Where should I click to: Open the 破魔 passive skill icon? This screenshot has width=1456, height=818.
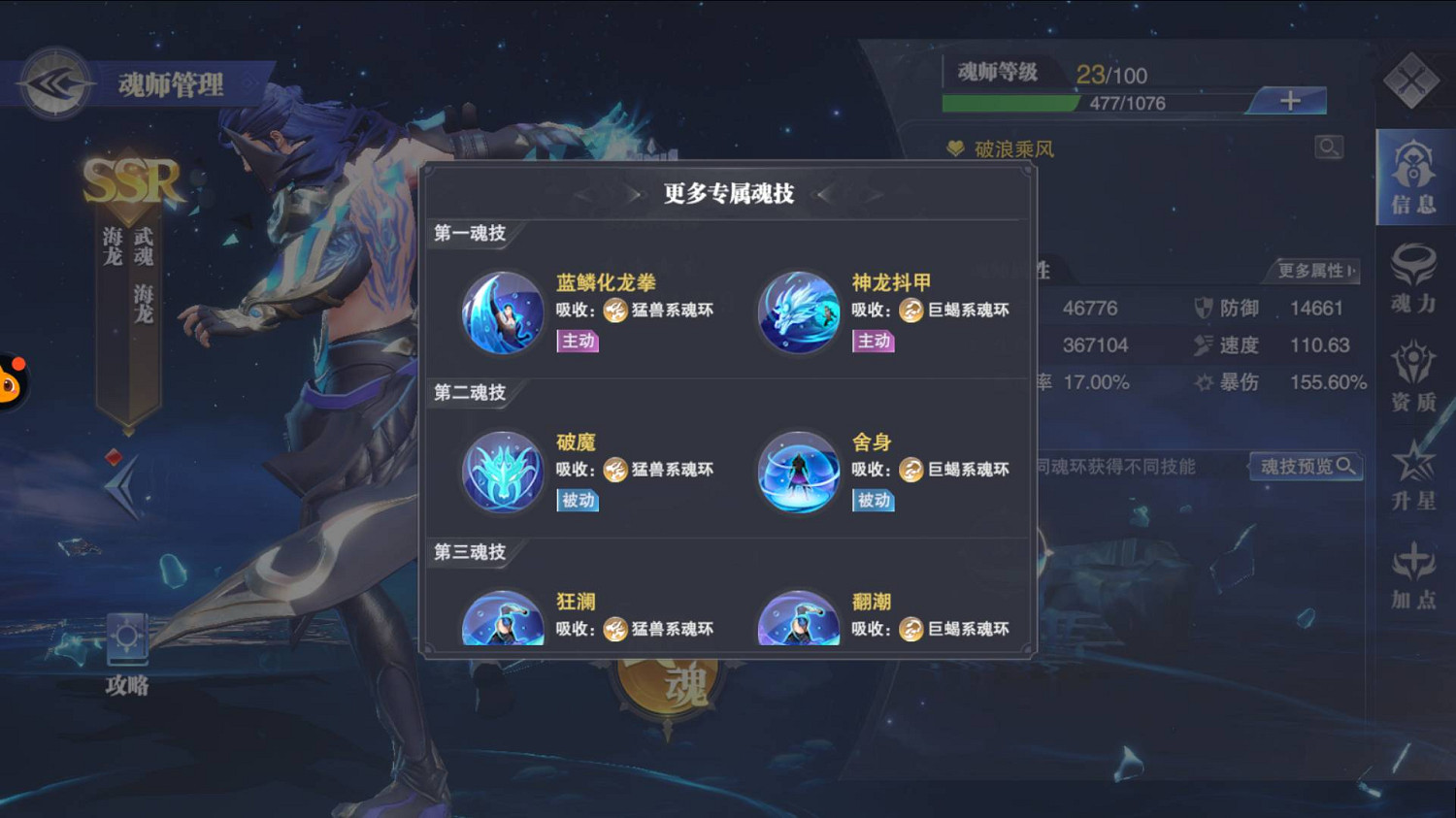502,473
